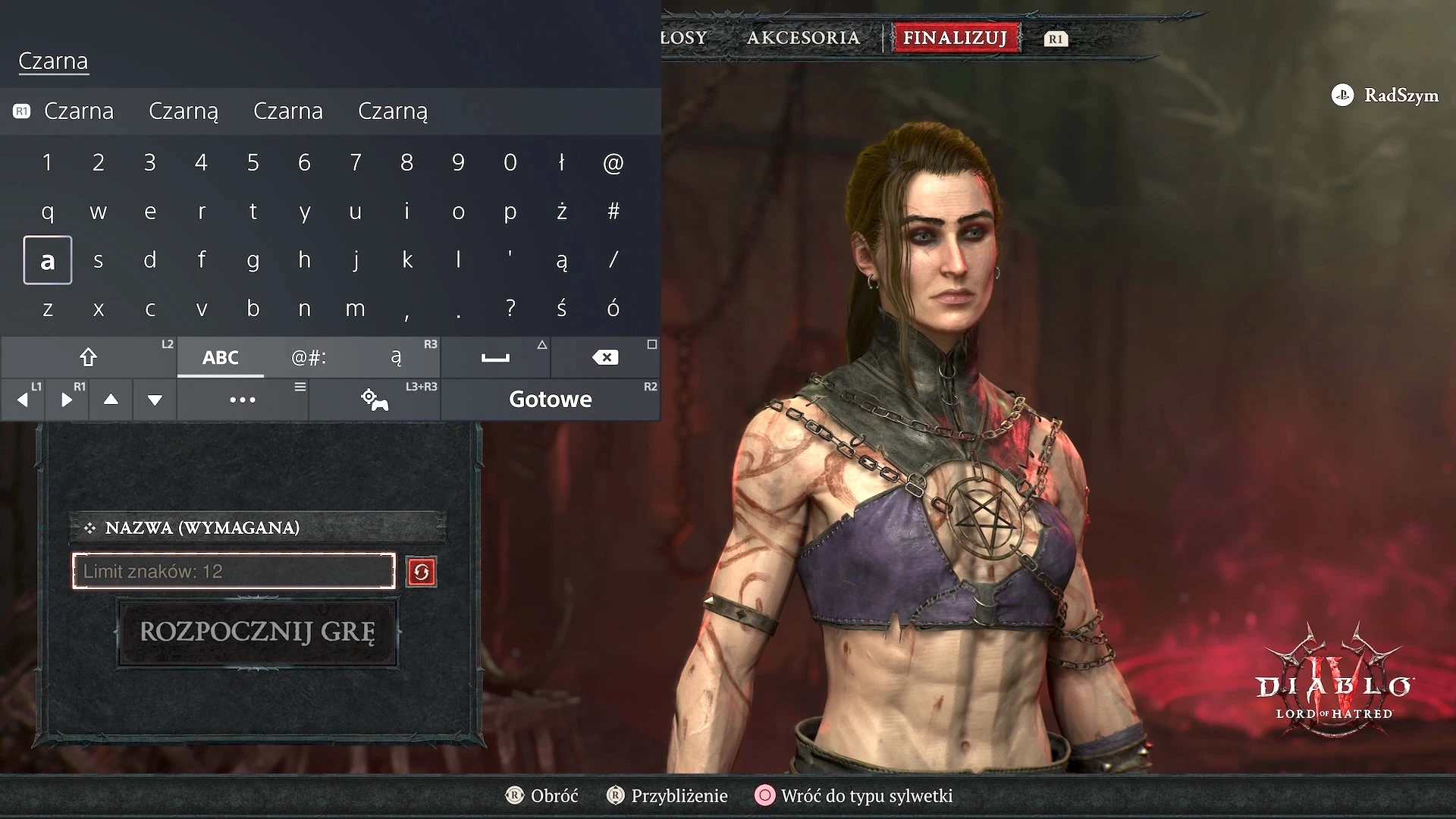Move the text cursor right with arrow
Viewport: 1456px width, 819px height.
(67, 400)
